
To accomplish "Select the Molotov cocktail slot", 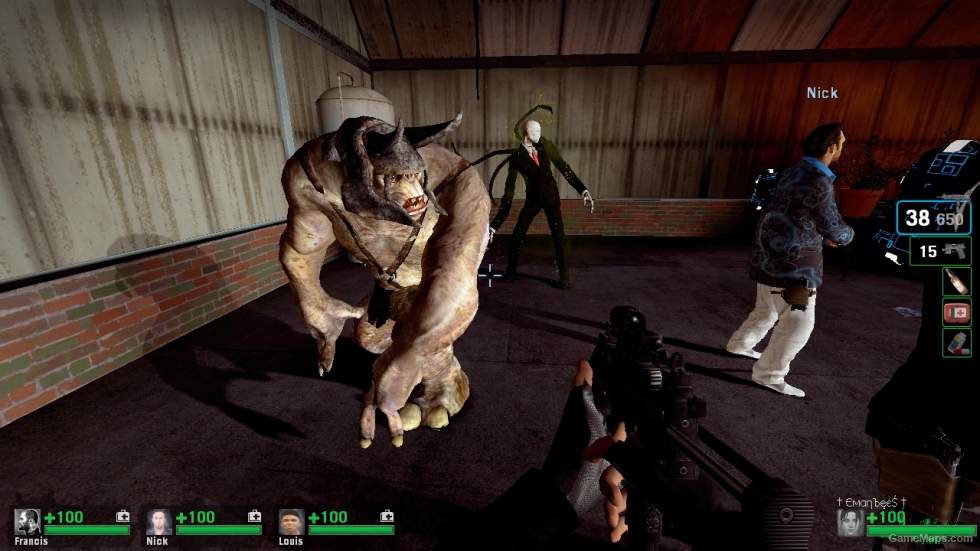I will (x=956, y=281).
